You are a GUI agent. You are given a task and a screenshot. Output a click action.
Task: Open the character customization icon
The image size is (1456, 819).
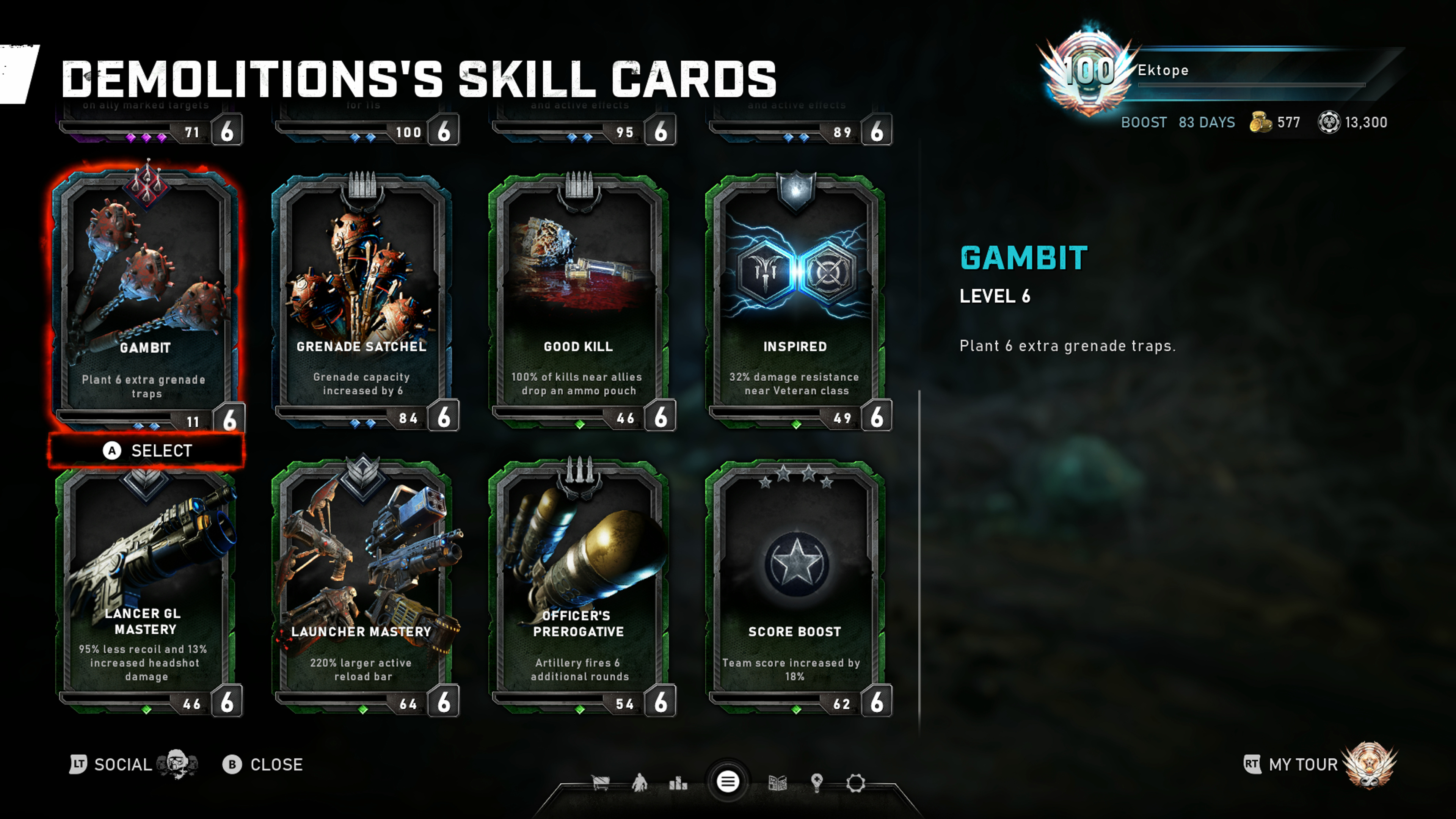click(x=639, y=783)
